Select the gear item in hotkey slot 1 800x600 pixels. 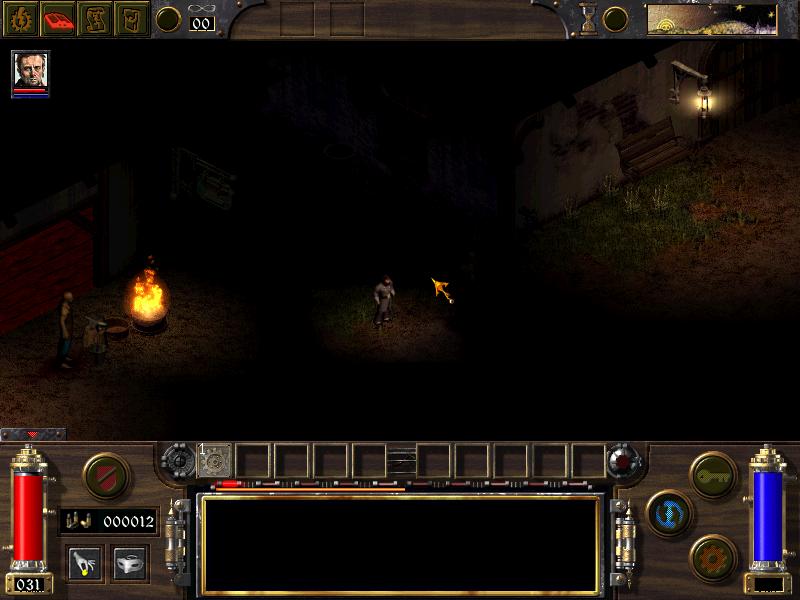[215, 460]
